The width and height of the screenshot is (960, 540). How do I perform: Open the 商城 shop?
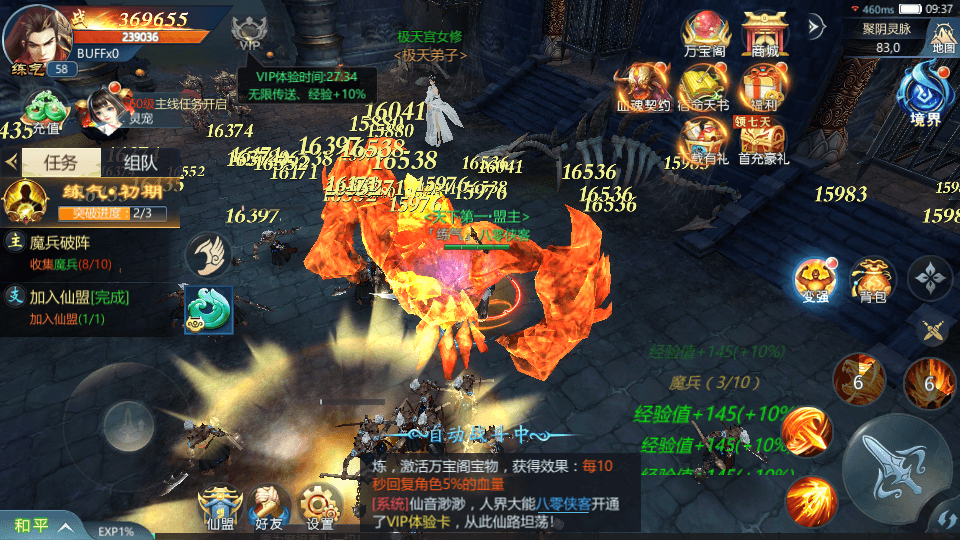tap(764, 33)
